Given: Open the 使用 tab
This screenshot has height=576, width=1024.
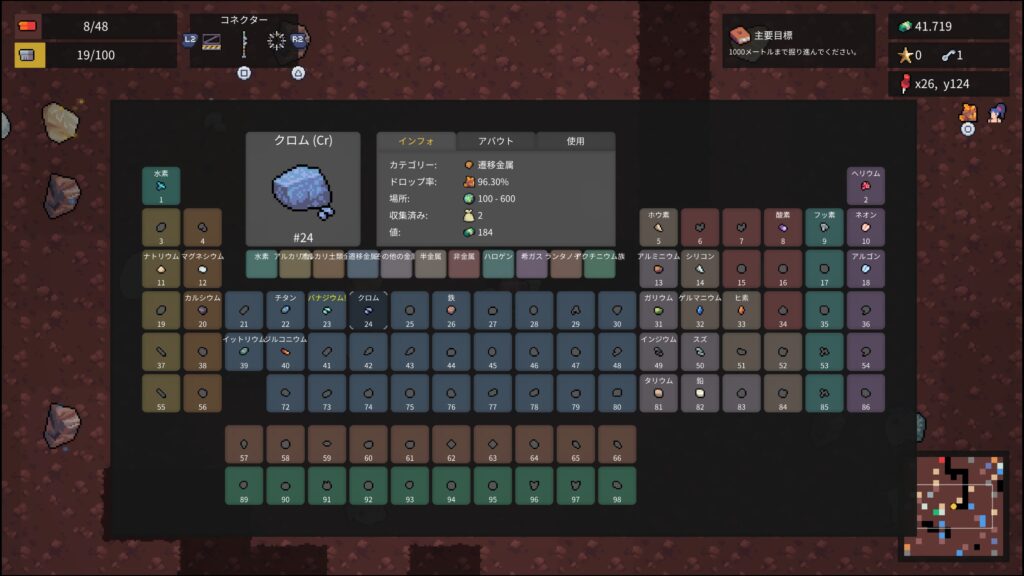Looking at the screenshot, I should click(575, 141).
